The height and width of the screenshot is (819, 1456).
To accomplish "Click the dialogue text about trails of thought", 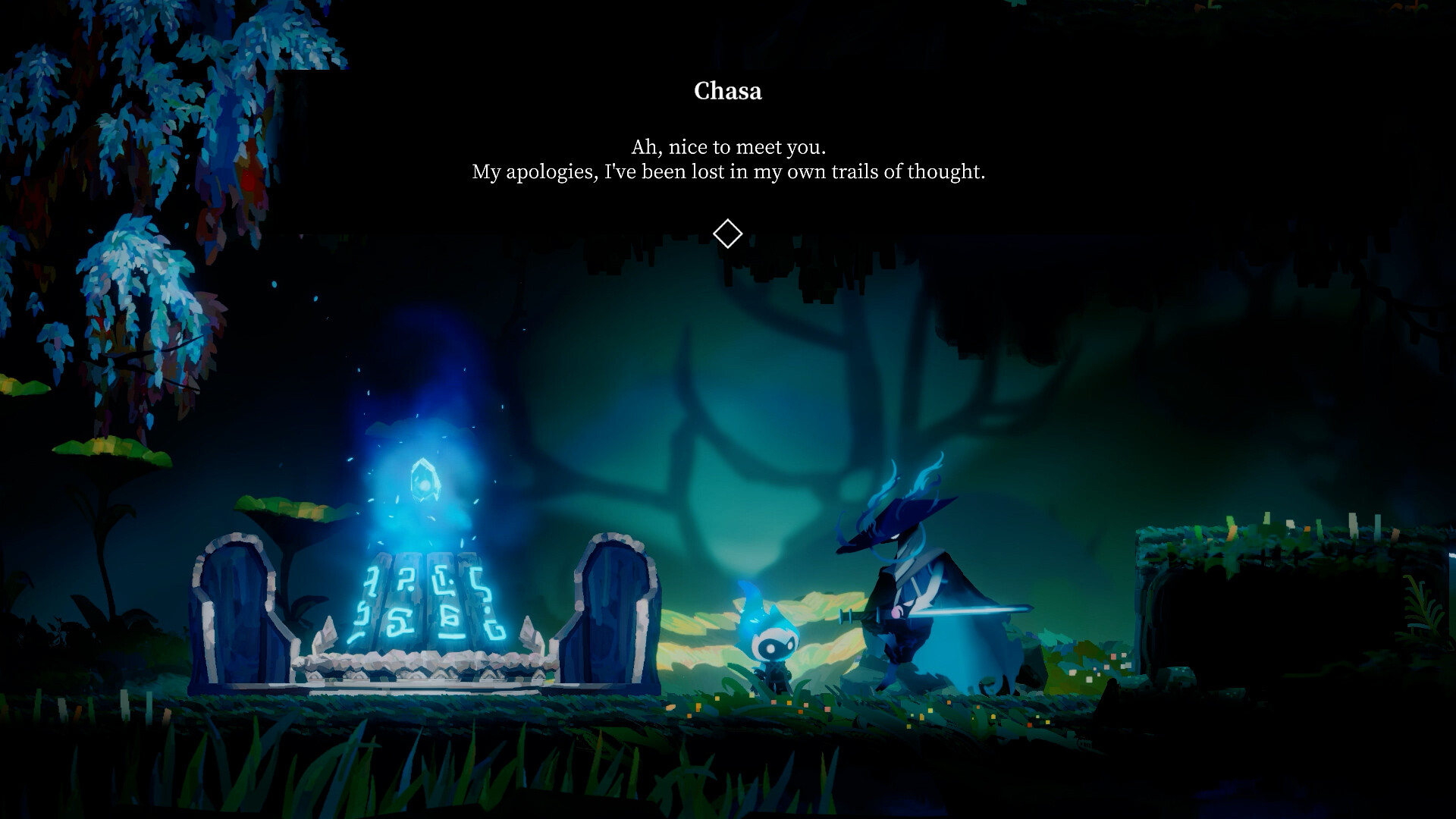I will click(x=728, y=172).
